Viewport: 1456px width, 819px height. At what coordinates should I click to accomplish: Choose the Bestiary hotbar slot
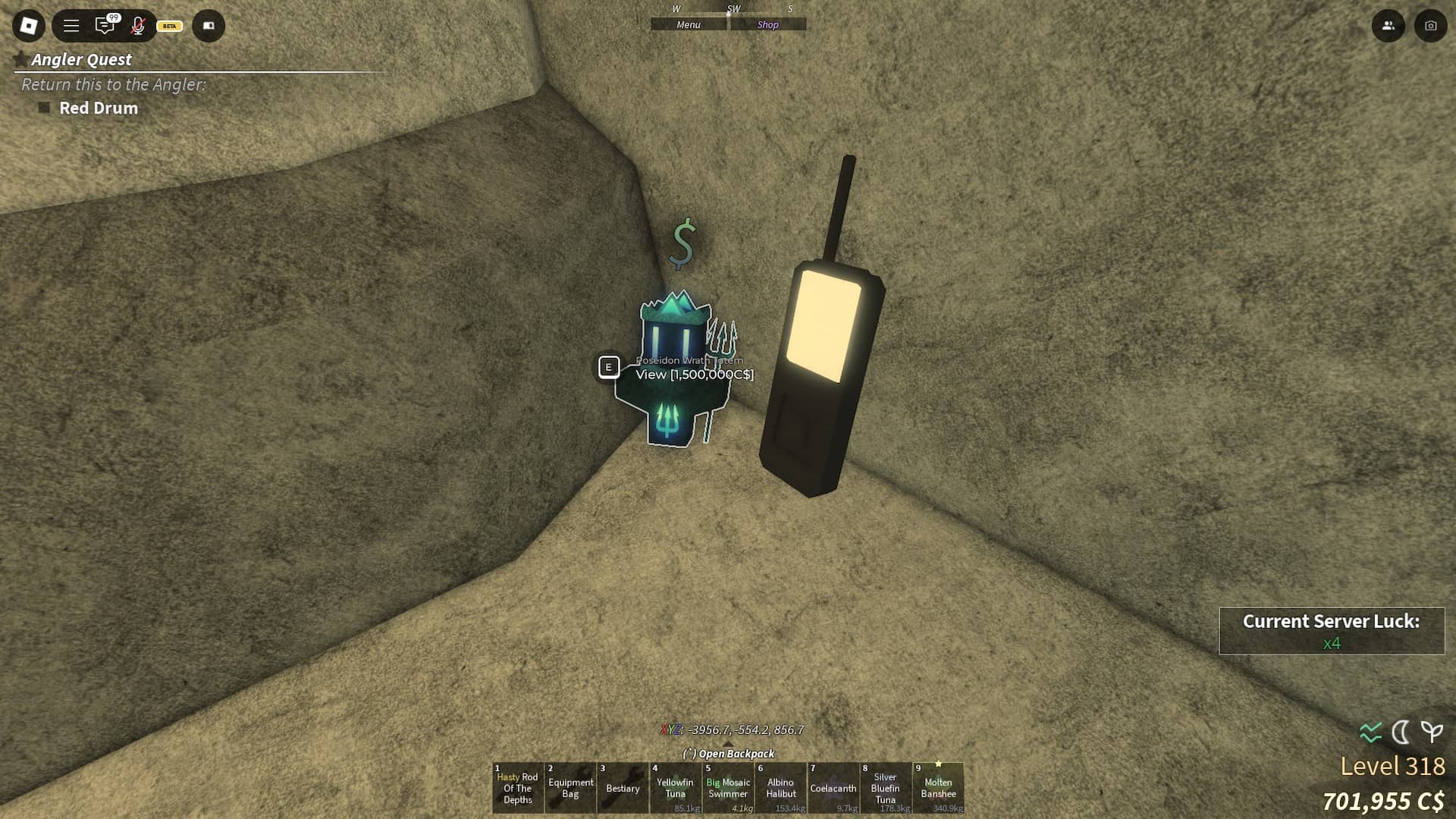[623, 788]
